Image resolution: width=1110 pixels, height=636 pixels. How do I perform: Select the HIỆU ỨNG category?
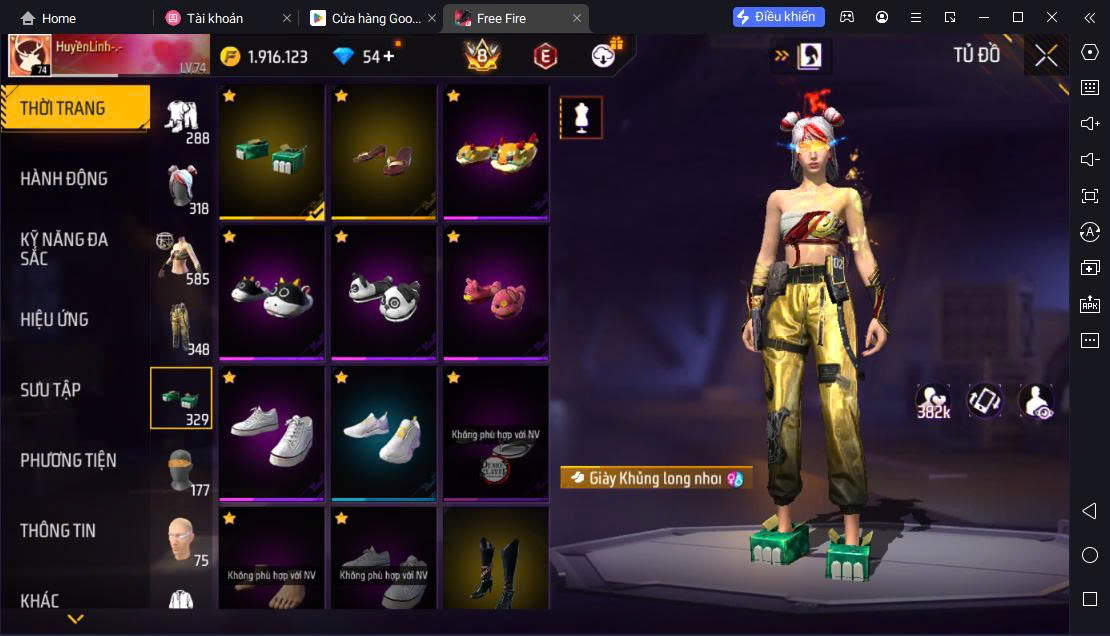[x=55, y=320]
